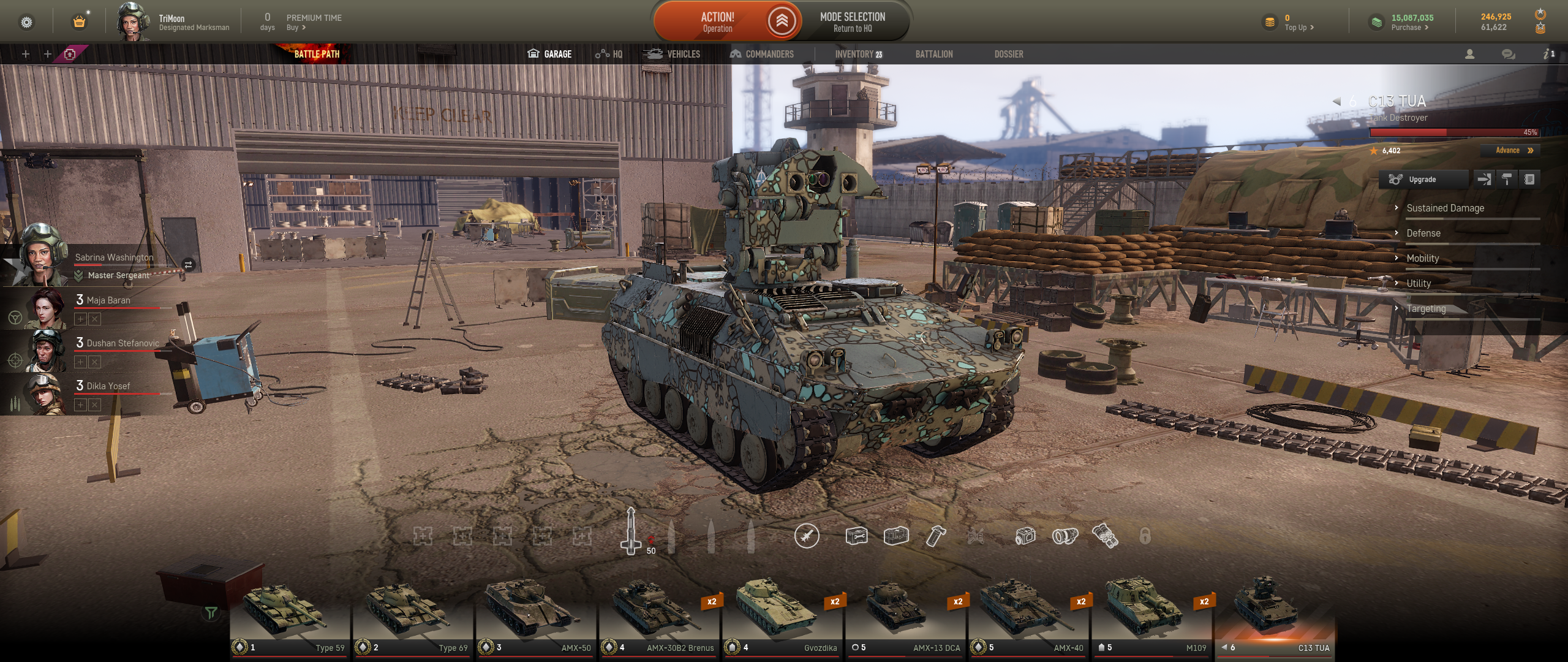The width and height of the screenshot is (1568, 662).
Task: Launch the ACTION! Operation button
Action: pos(717,21)
